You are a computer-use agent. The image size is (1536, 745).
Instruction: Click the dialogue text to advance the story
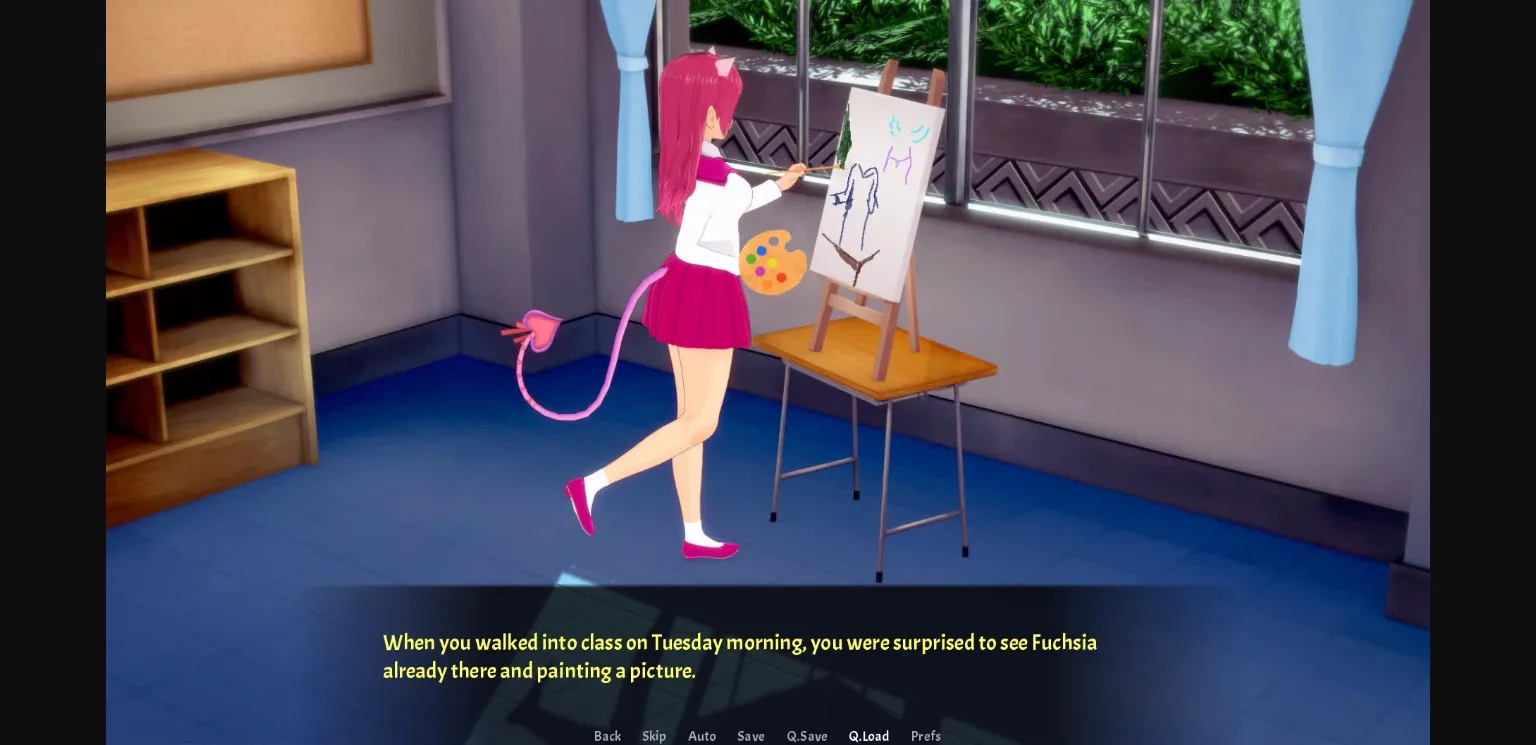coord(740,657)
